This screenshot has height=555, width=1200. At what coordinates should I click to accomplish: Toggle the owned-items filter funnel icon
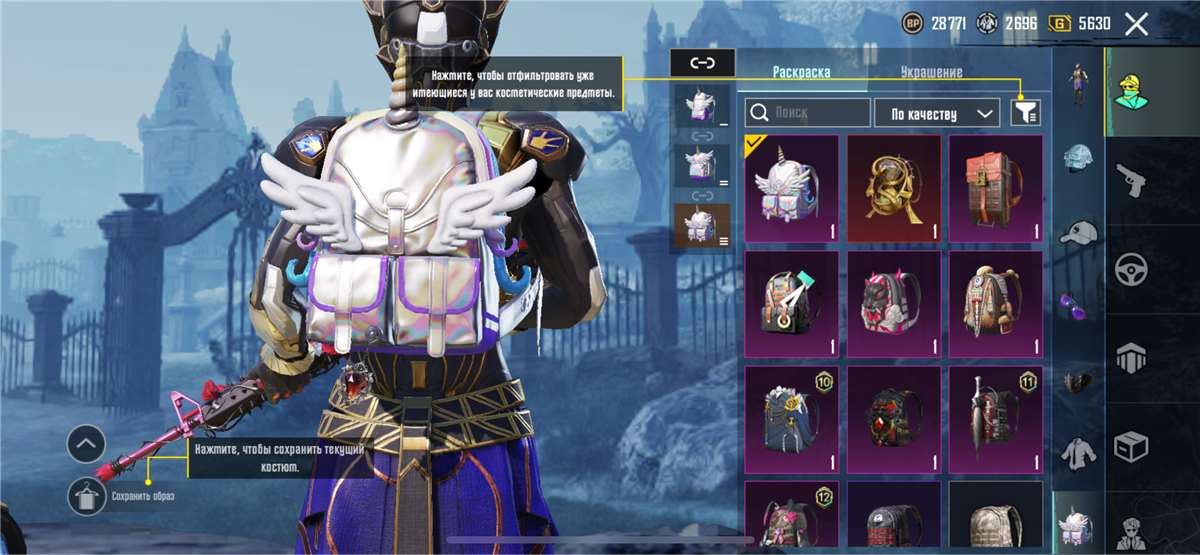pos(1026,113)
